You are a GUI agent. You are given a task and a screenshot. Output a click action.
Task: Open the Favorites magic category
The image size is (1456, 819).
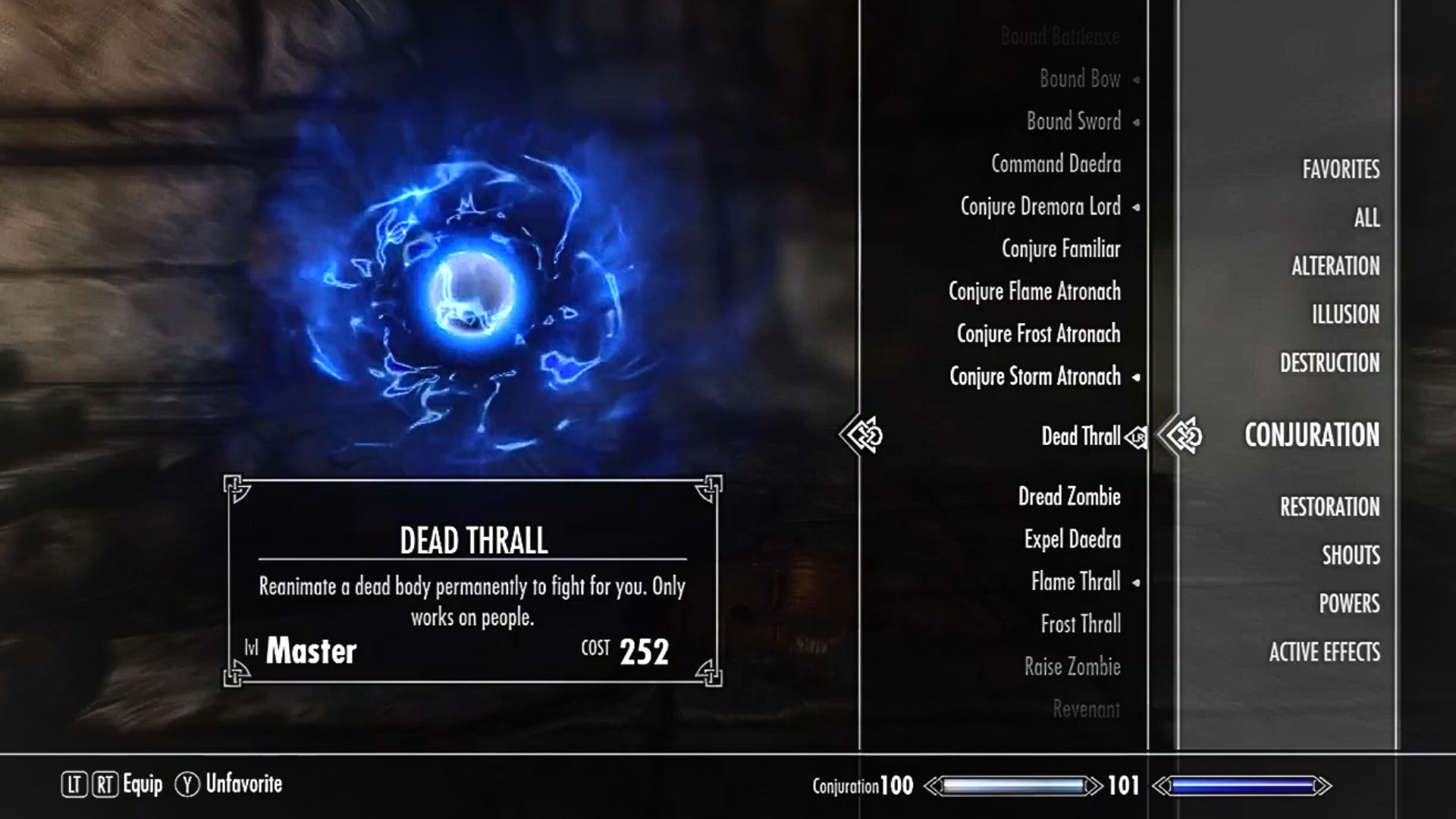tap(1341, 169)
